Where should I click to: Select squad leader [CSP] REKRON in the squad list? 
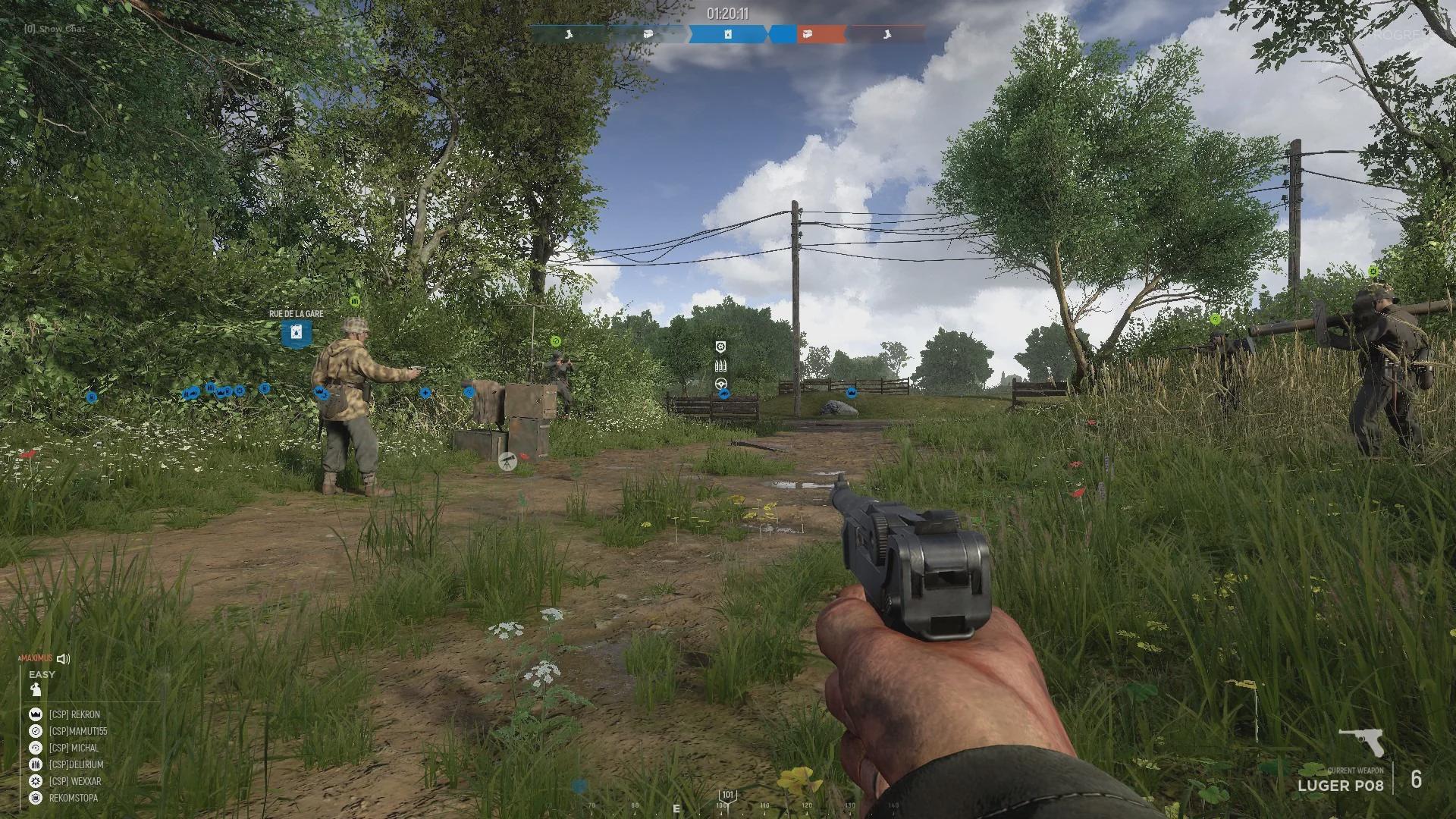click(x=74, y=714)
